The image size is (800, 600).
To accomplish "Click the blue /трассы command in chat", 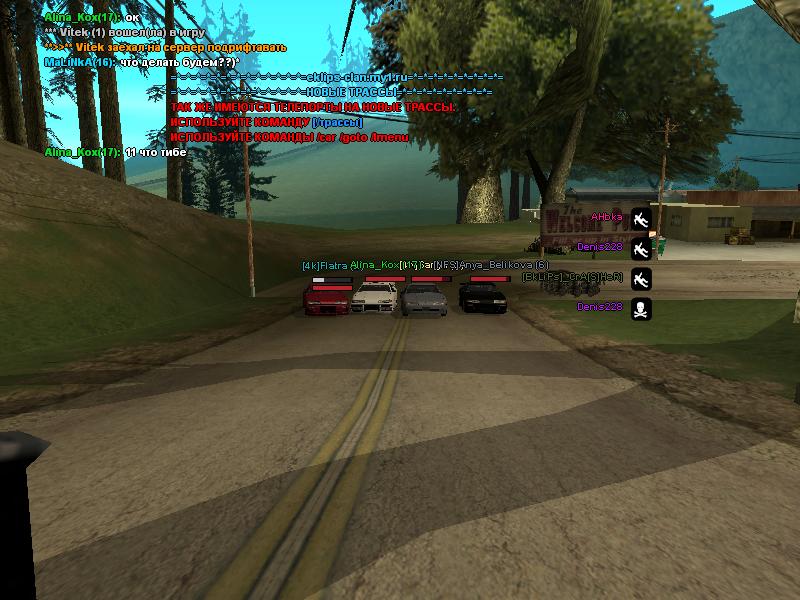I will click(x=337, y=122).
